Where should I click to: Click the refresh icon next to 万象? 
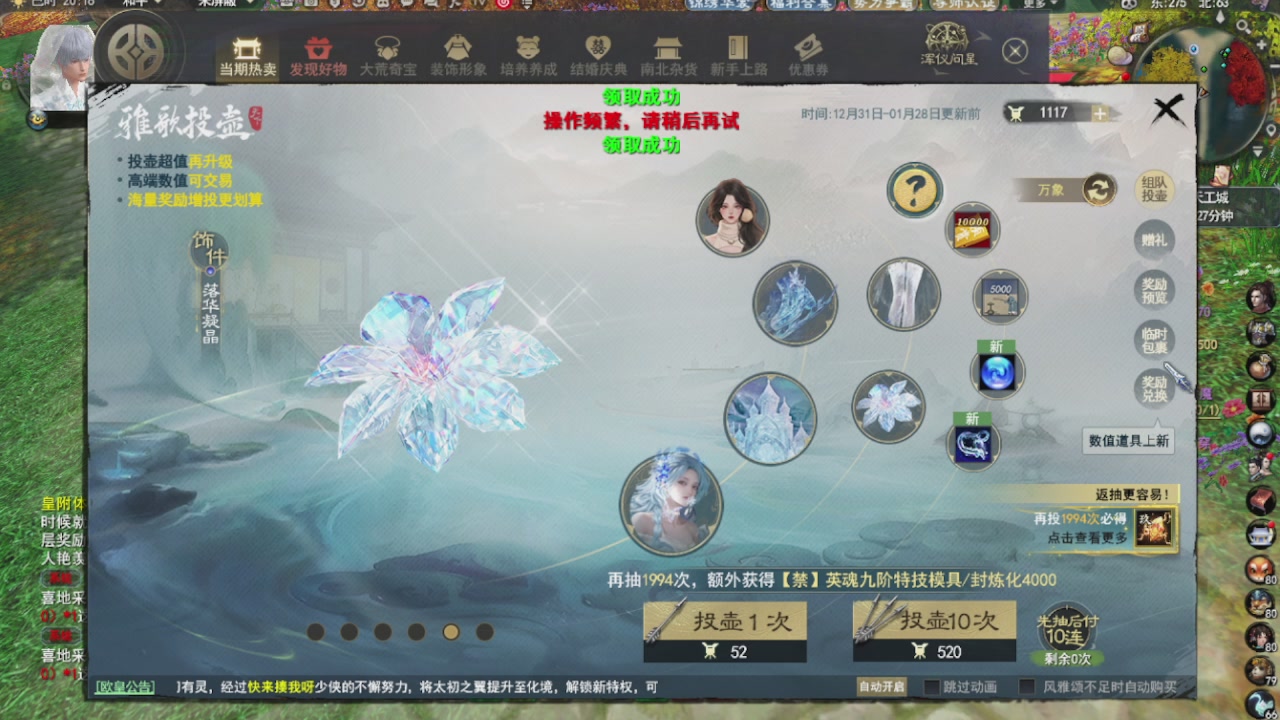tap(1097, 188)
